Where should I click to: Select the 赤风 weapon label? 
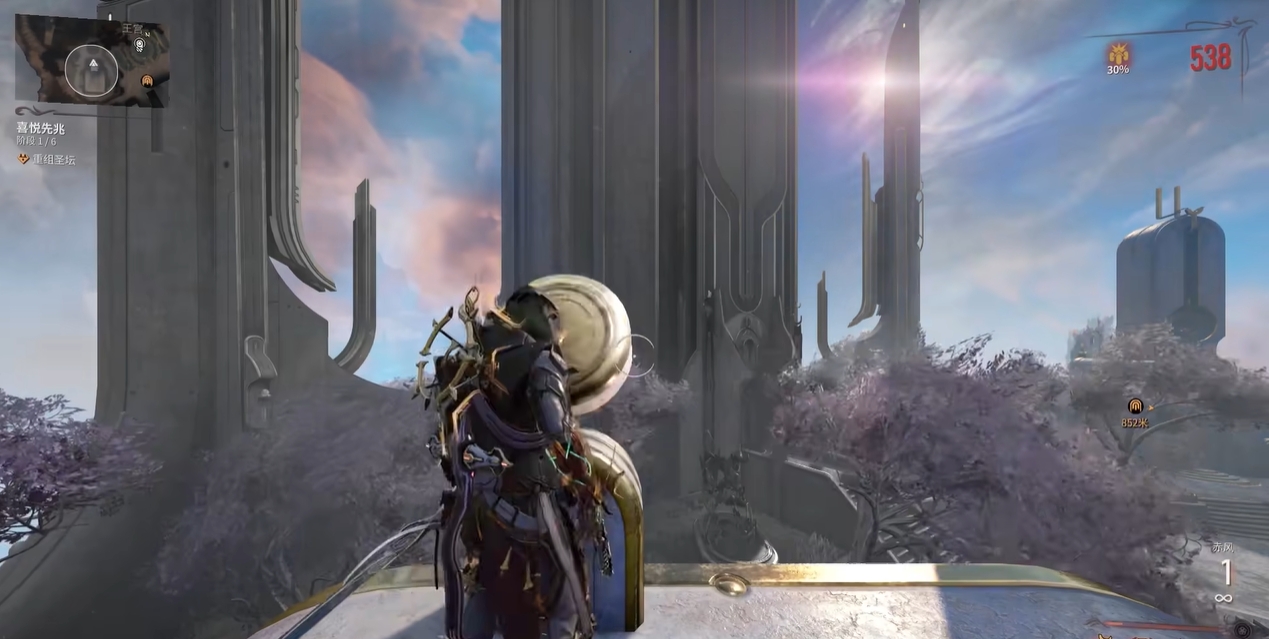(1222, 548)
